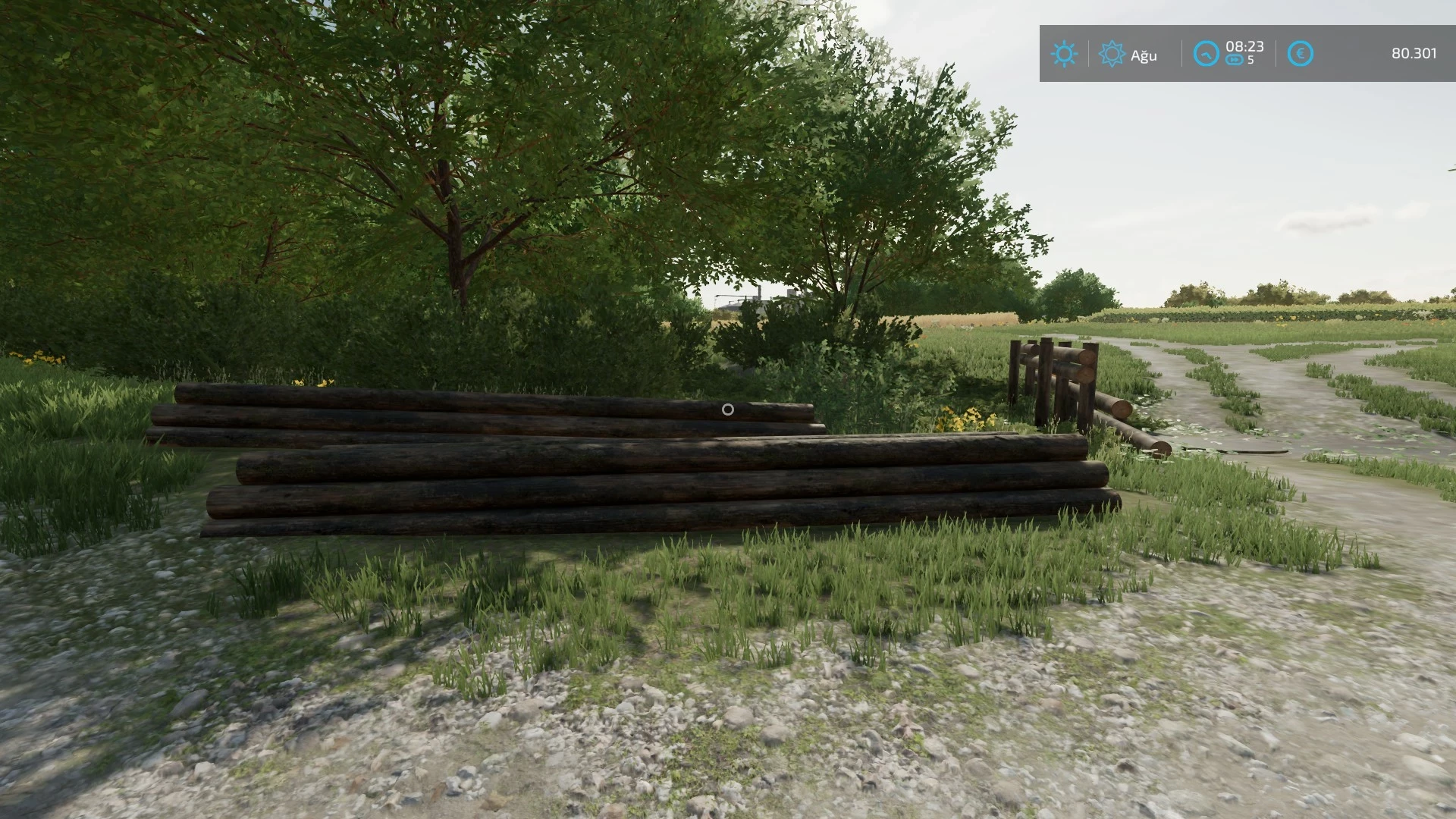Click the large tree trunk above the logs
The width and height of the screenshot is (1456, 819).
click(455, 250)
